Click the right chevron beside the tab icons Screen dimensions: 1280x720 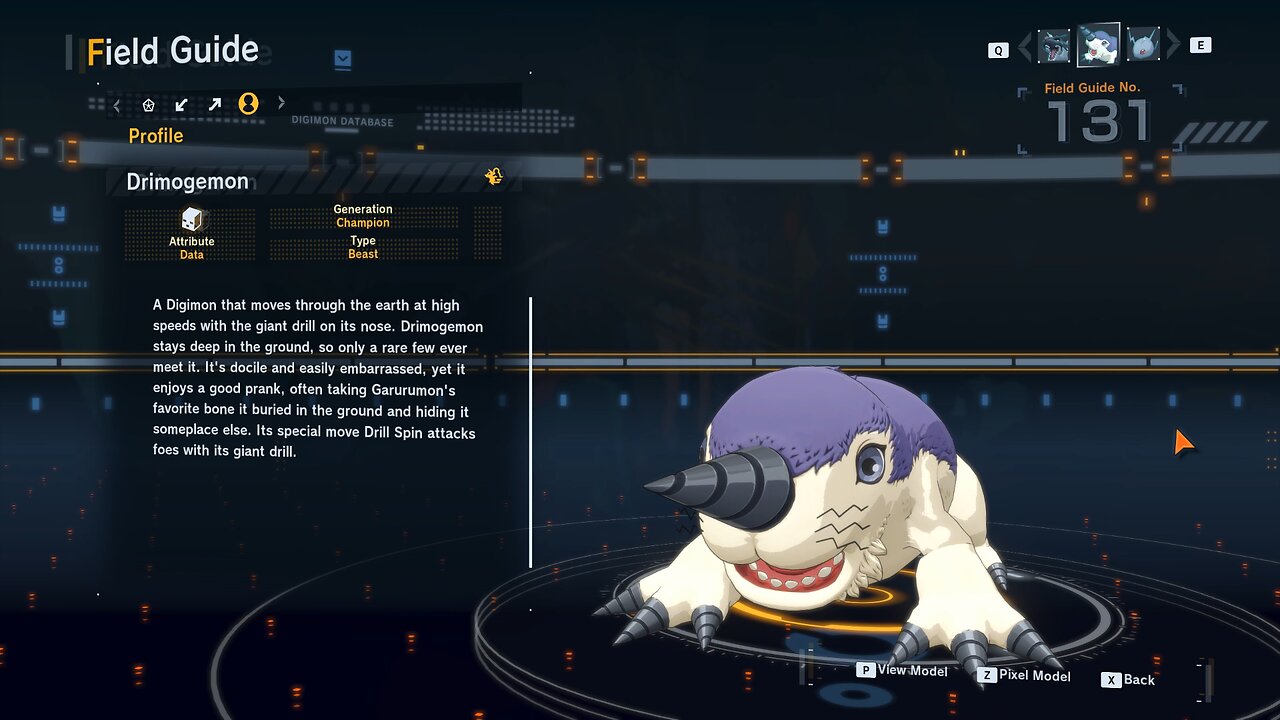(281, 103)
